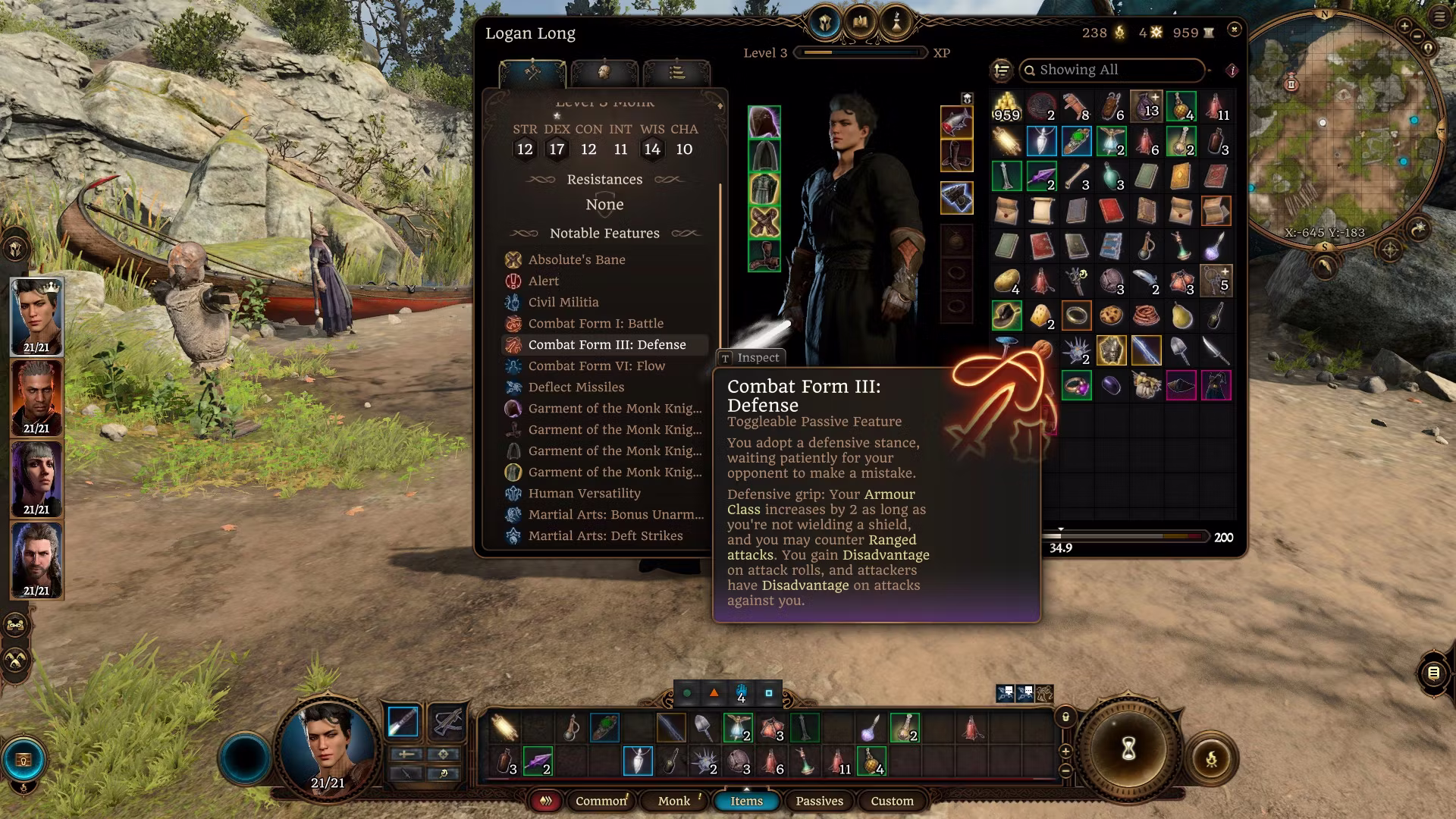Open the inventory sort filter button
The width and height of the screenshot is (1456, 819).
tap(1002, 70)
